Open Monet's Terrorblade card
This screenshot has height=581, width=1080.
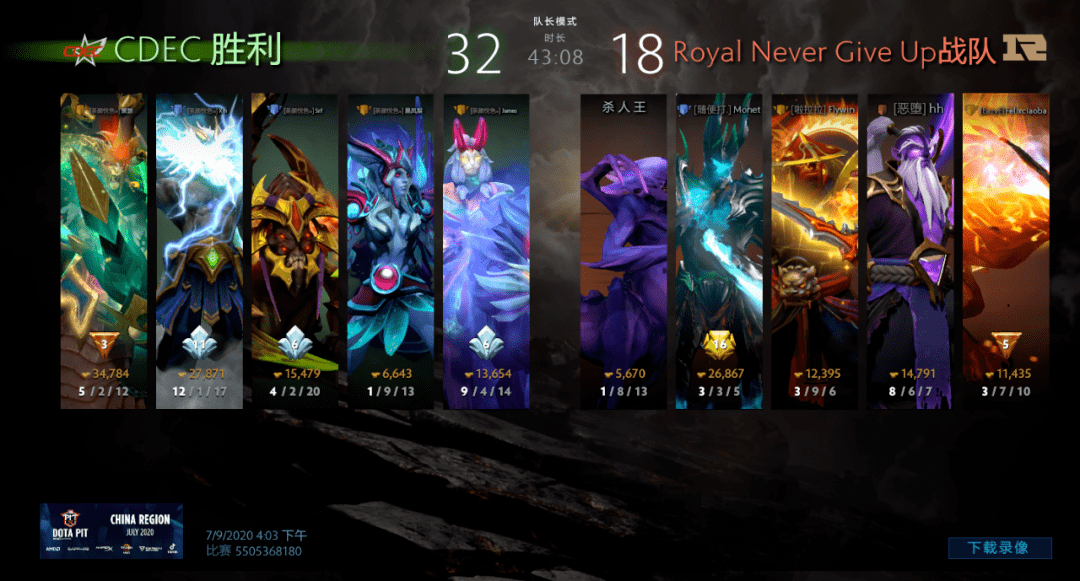click(x=719, y=250)
